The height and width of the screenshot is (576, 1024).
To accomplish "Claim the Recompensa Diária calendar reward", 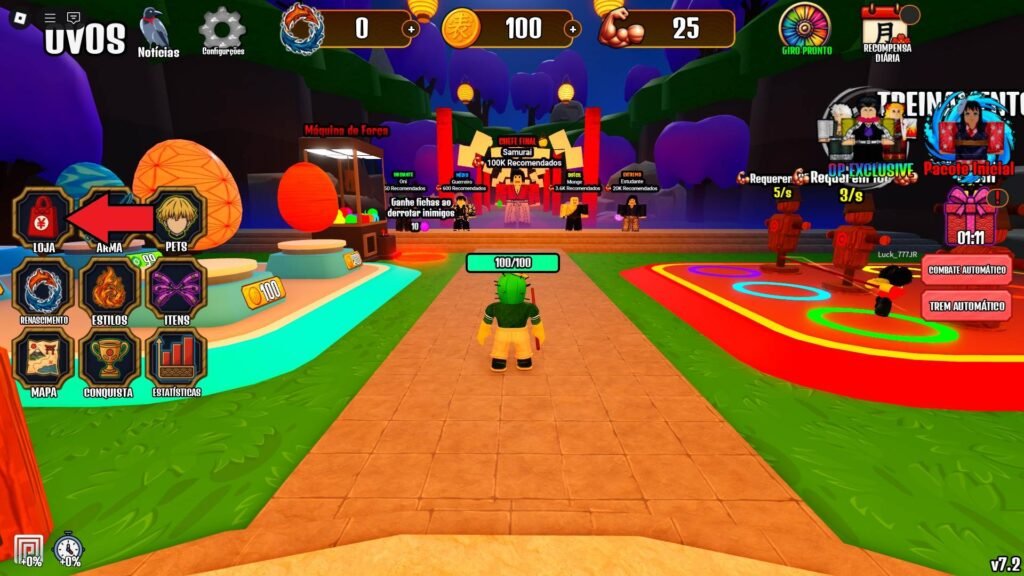I will [x=886, y=26].
